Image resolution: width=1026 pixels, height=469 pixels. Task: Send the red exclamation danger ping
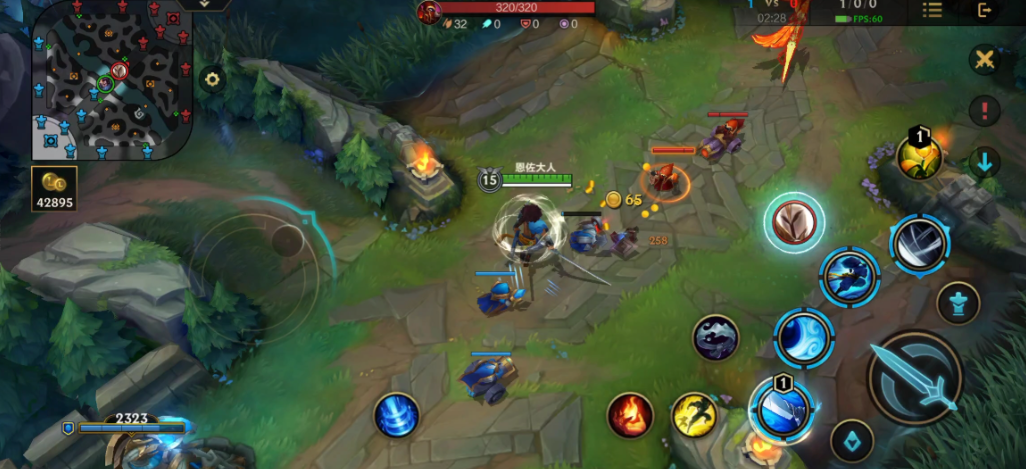coord(985,110)
